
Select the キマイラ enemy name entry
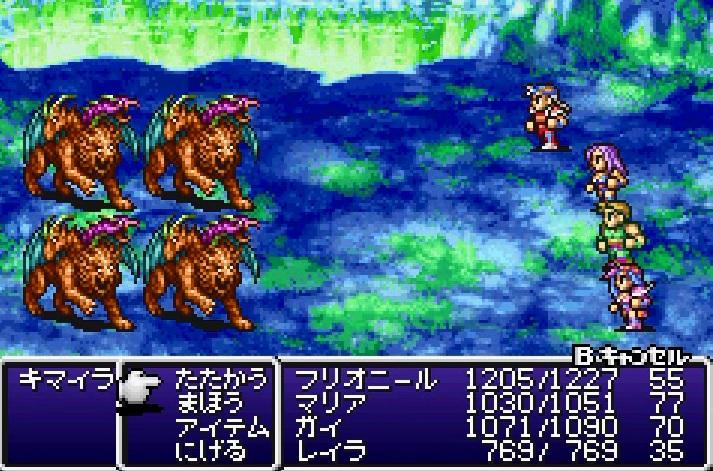pos(57,380)
